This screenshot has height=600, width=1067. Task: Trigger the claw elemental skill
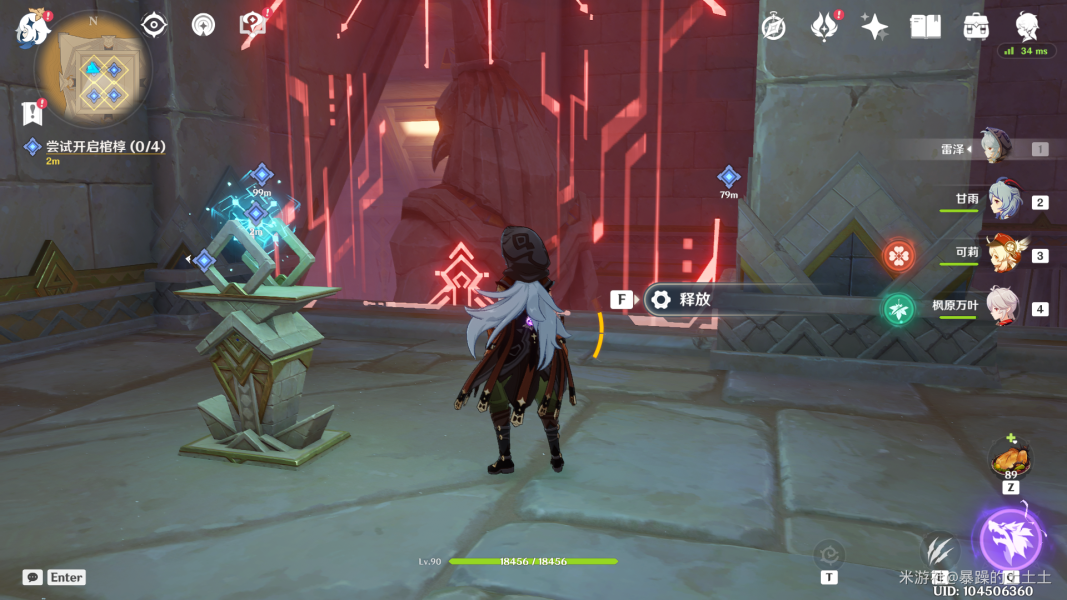click(938, 550)
